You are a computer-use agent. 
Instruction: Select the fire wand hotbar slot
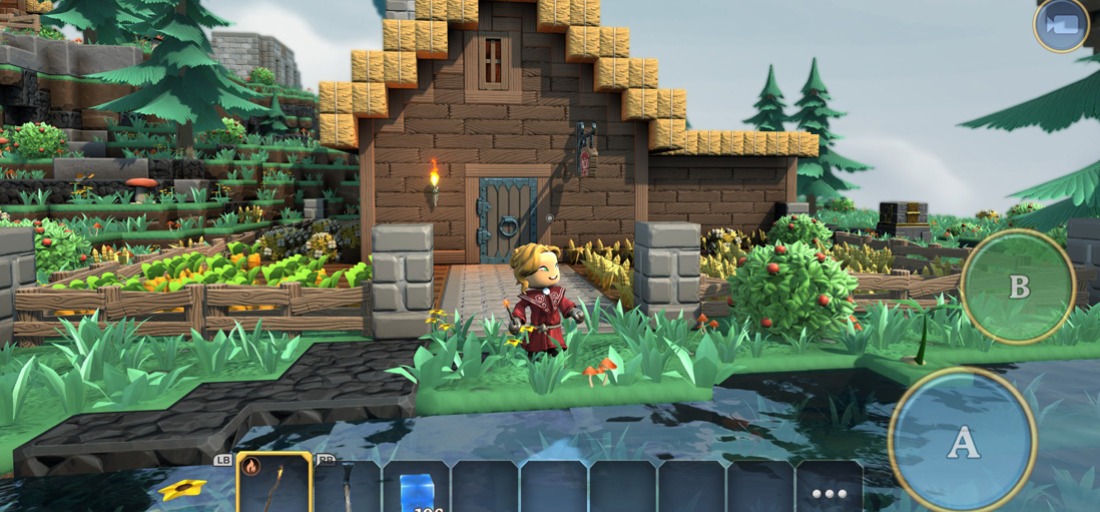[274, 485]
